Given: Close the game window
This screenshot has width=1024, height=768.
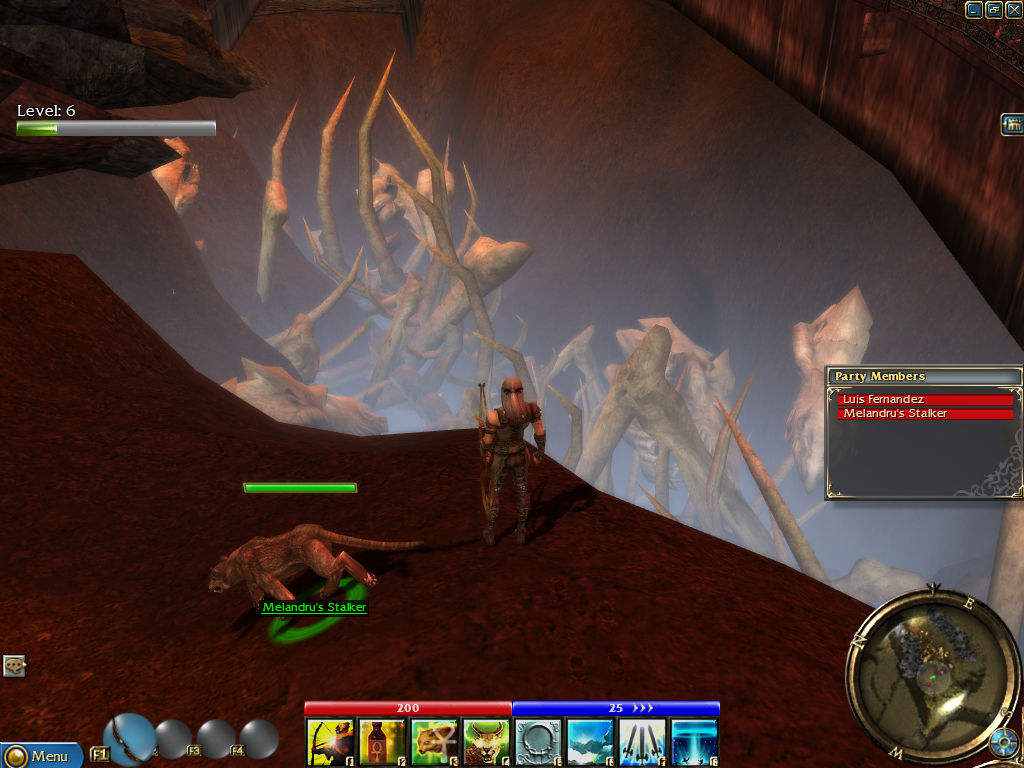Looking at the screenshot, I should tap(1013, 9).
